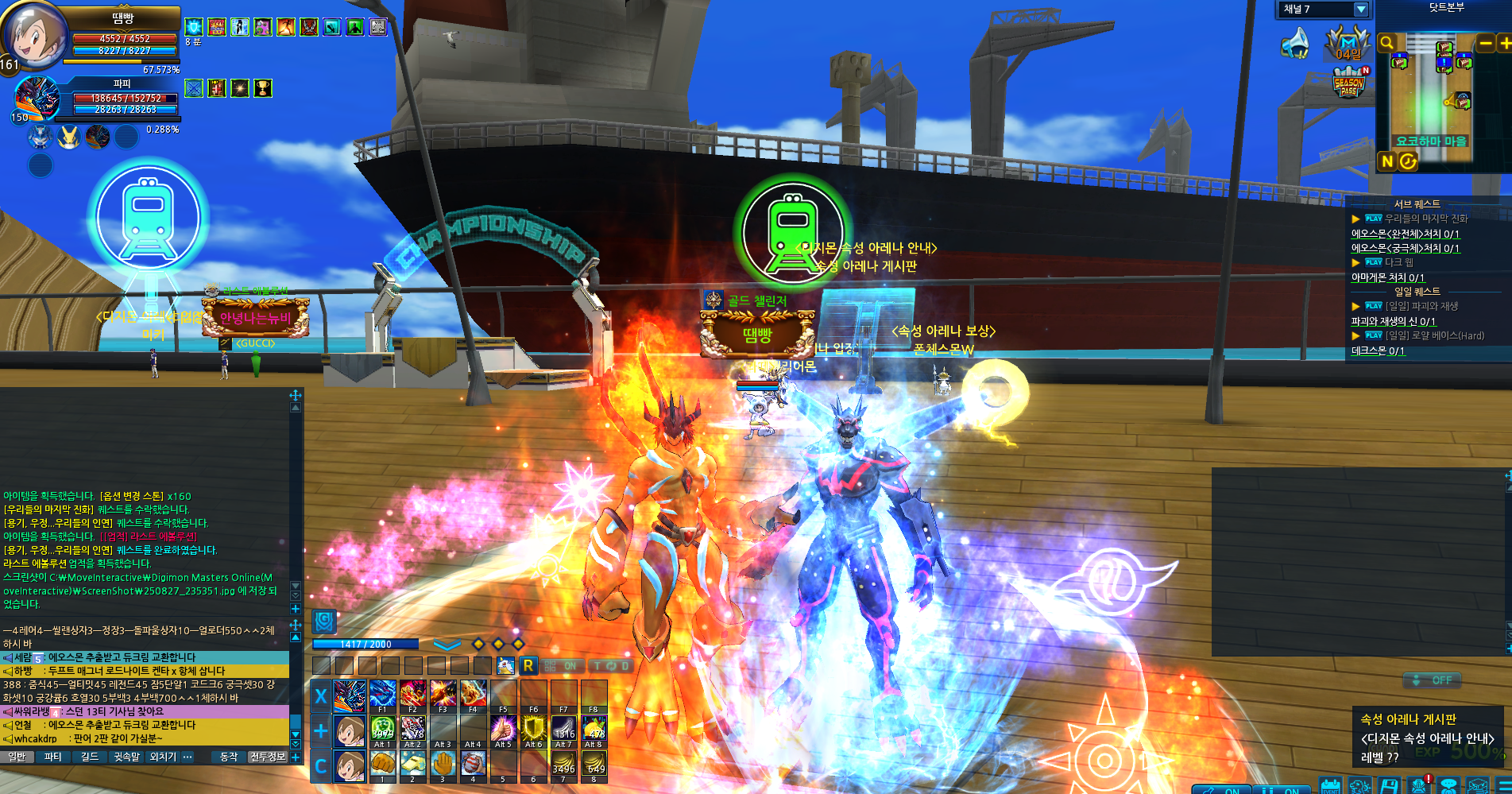Screen dimensions: 1512x794
Task: Use the Alt 1 green item with 3979 count
Action: (382, 729)
